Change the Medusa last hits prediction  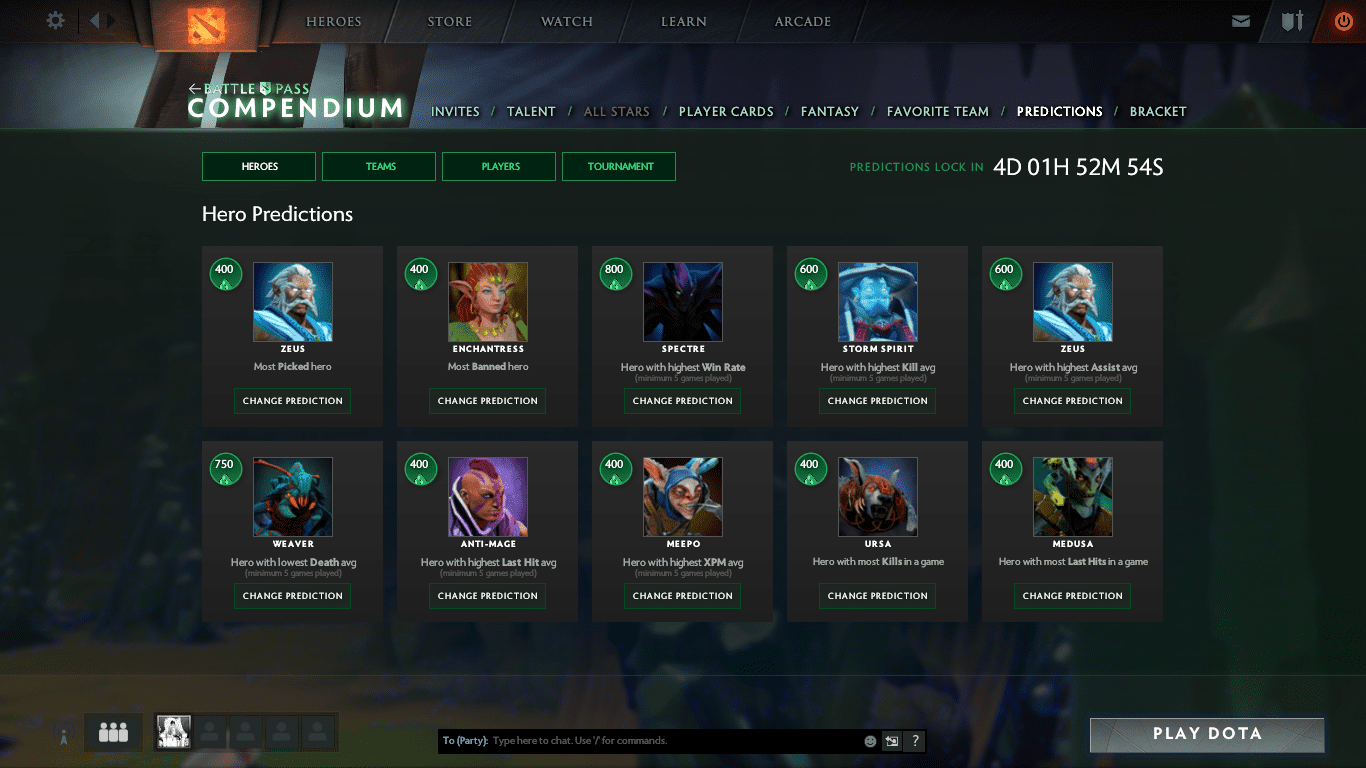1073,596
